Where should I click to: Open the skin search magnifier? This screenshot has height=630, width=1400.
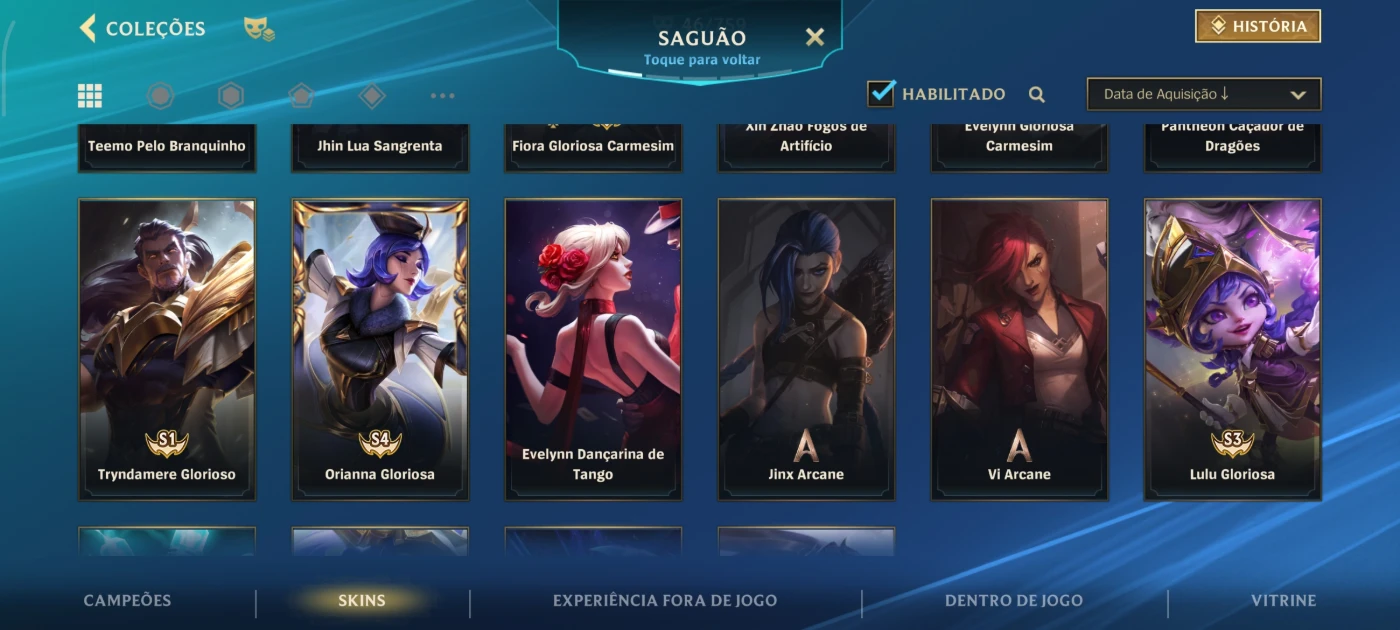point(1037,94)
